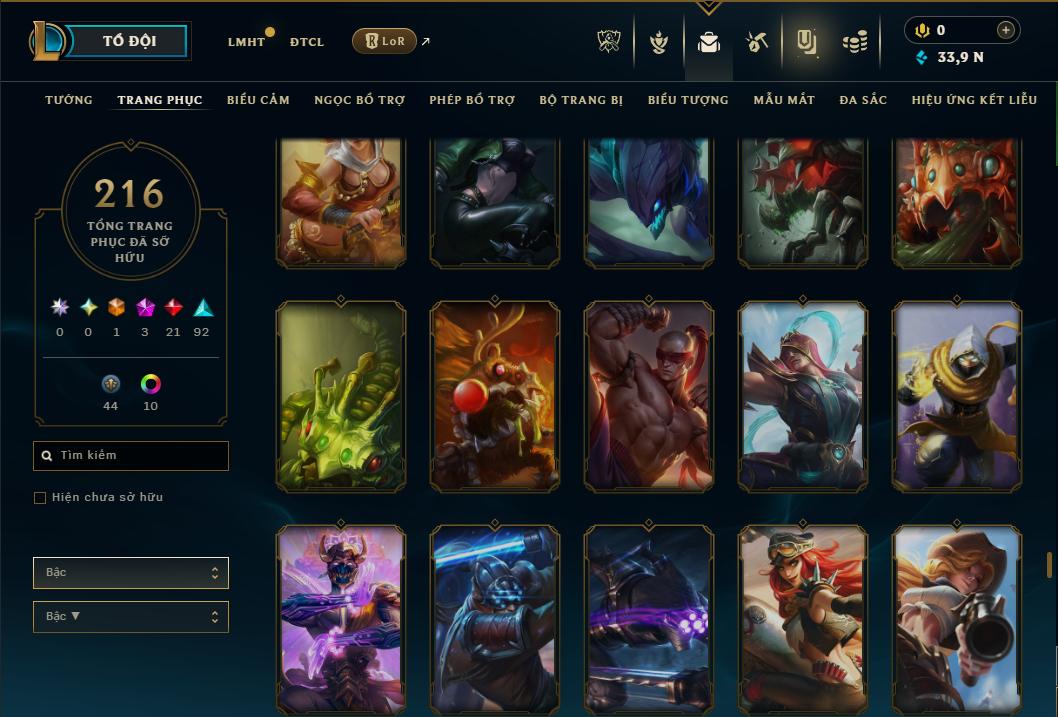Click the TỔ ĐỘI party button

click(x=131, y=41)
